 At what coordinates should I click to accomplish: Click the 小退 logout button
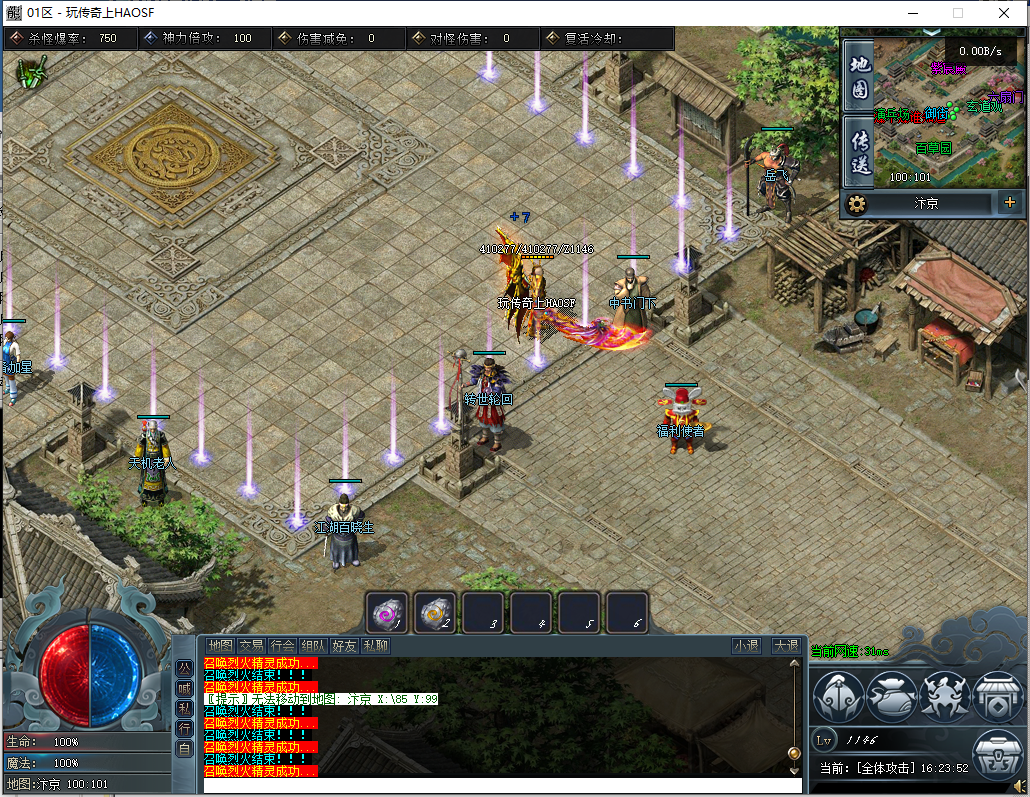[x=746, y=646]
